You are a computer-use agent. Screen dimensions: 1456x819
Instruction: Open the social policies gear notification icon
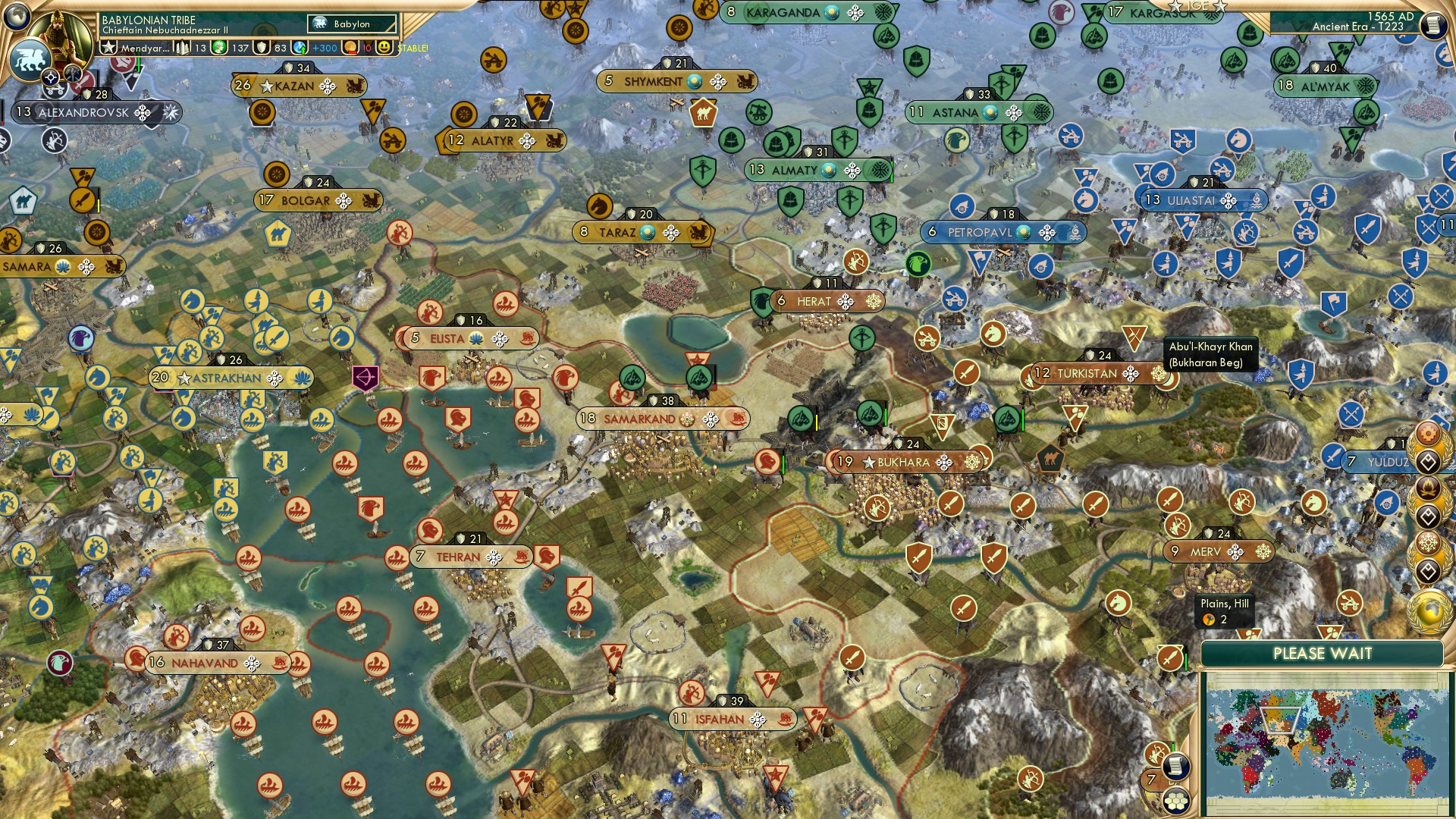pyautogui.click(x=1426, y=435)
